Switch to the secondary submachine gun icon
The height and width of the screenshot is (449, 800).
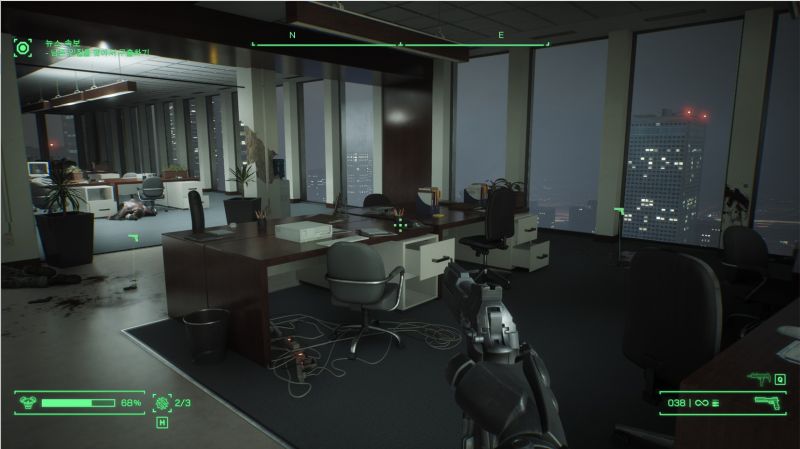757,378
